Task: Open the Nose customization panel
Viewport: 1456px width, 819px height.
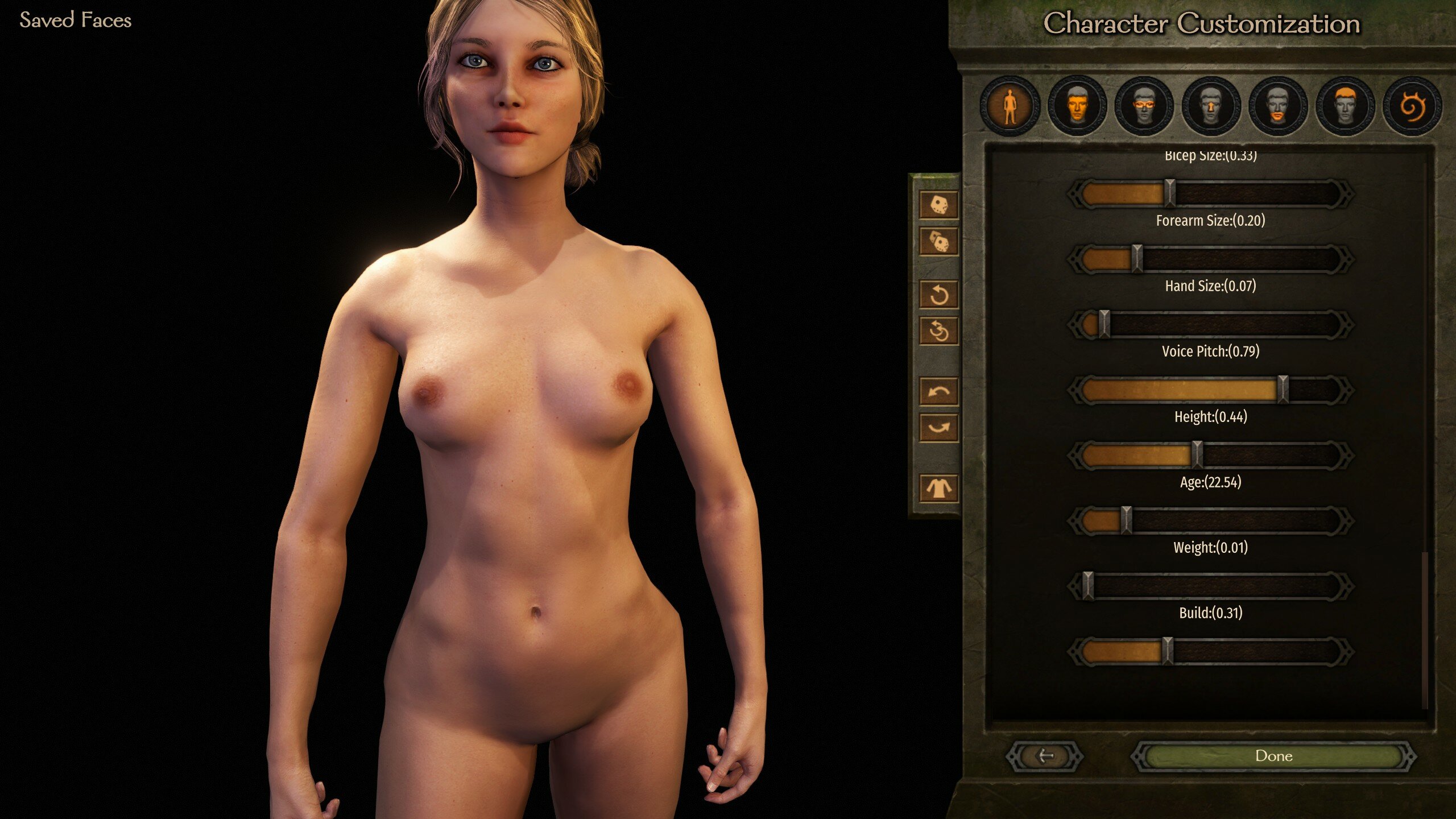Action: [x=1210, y=108]
